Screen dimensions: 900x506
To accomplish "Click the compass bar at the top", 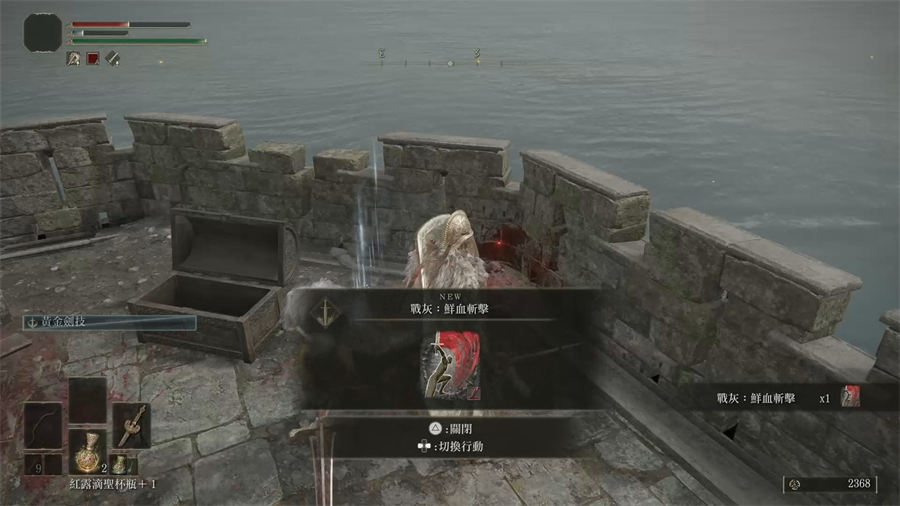I will [450, 61].
